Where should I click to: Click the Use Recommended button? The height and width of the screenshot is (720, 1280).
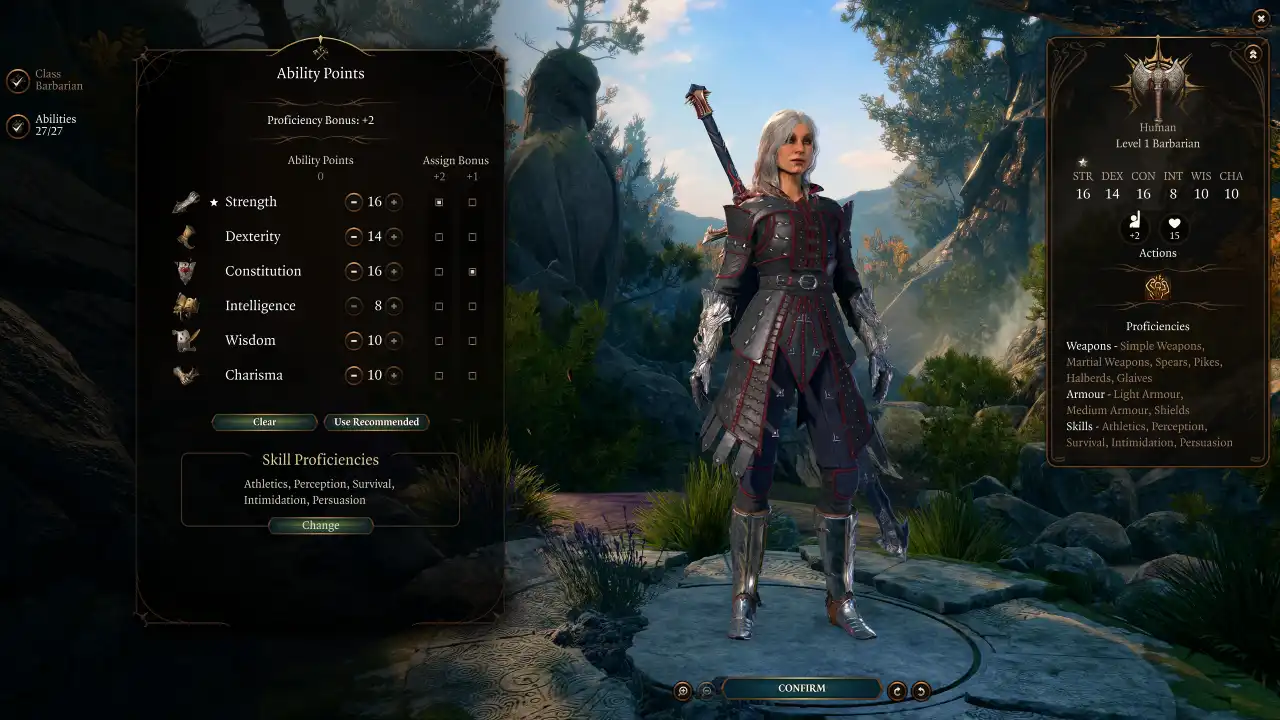[377, 422]
